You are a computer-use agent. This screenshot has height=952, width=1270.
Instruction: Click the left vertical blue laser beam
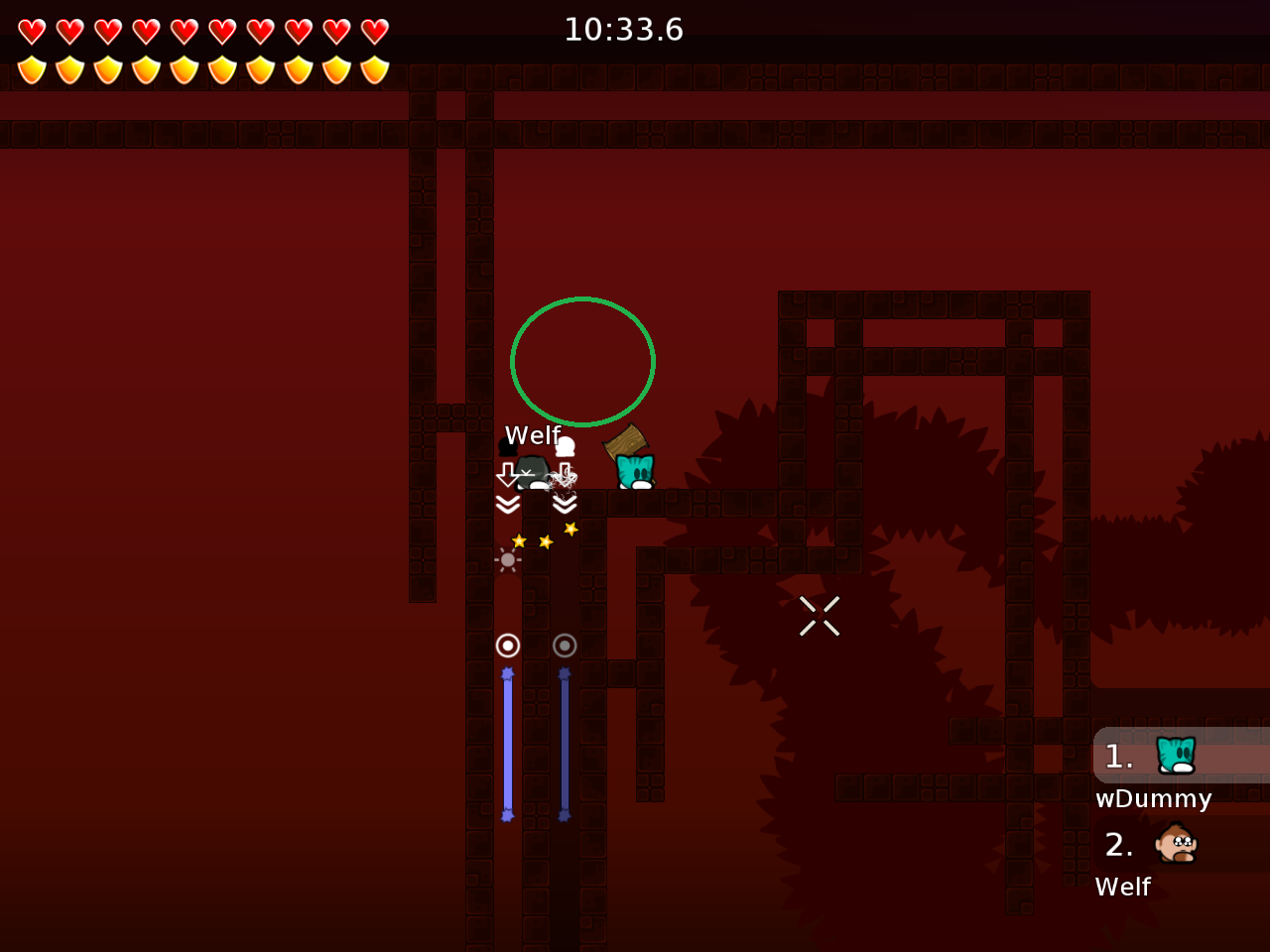pyautogui.click(x=508, y=744)
